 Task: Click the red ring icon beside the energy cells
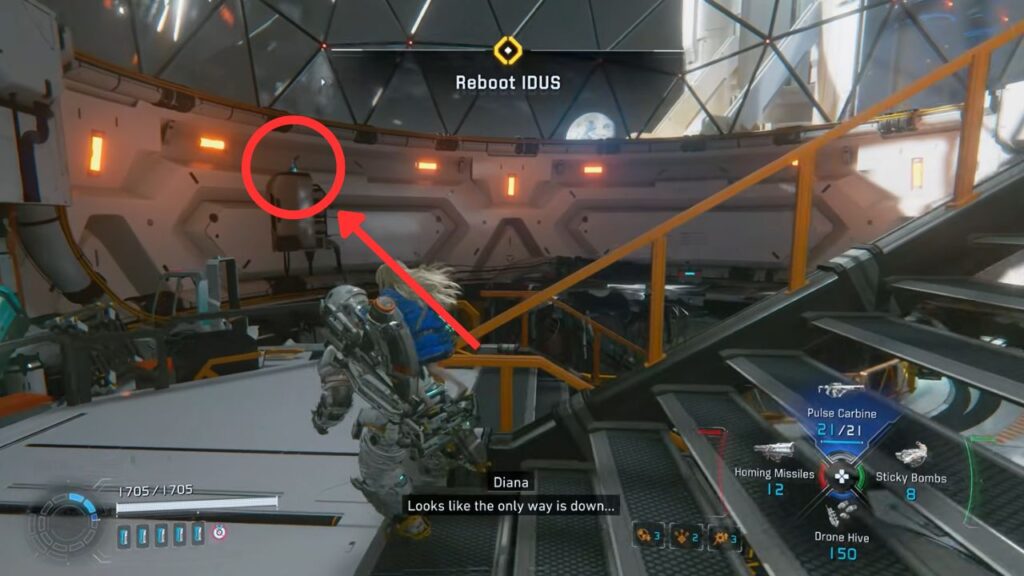pos(217,533)
